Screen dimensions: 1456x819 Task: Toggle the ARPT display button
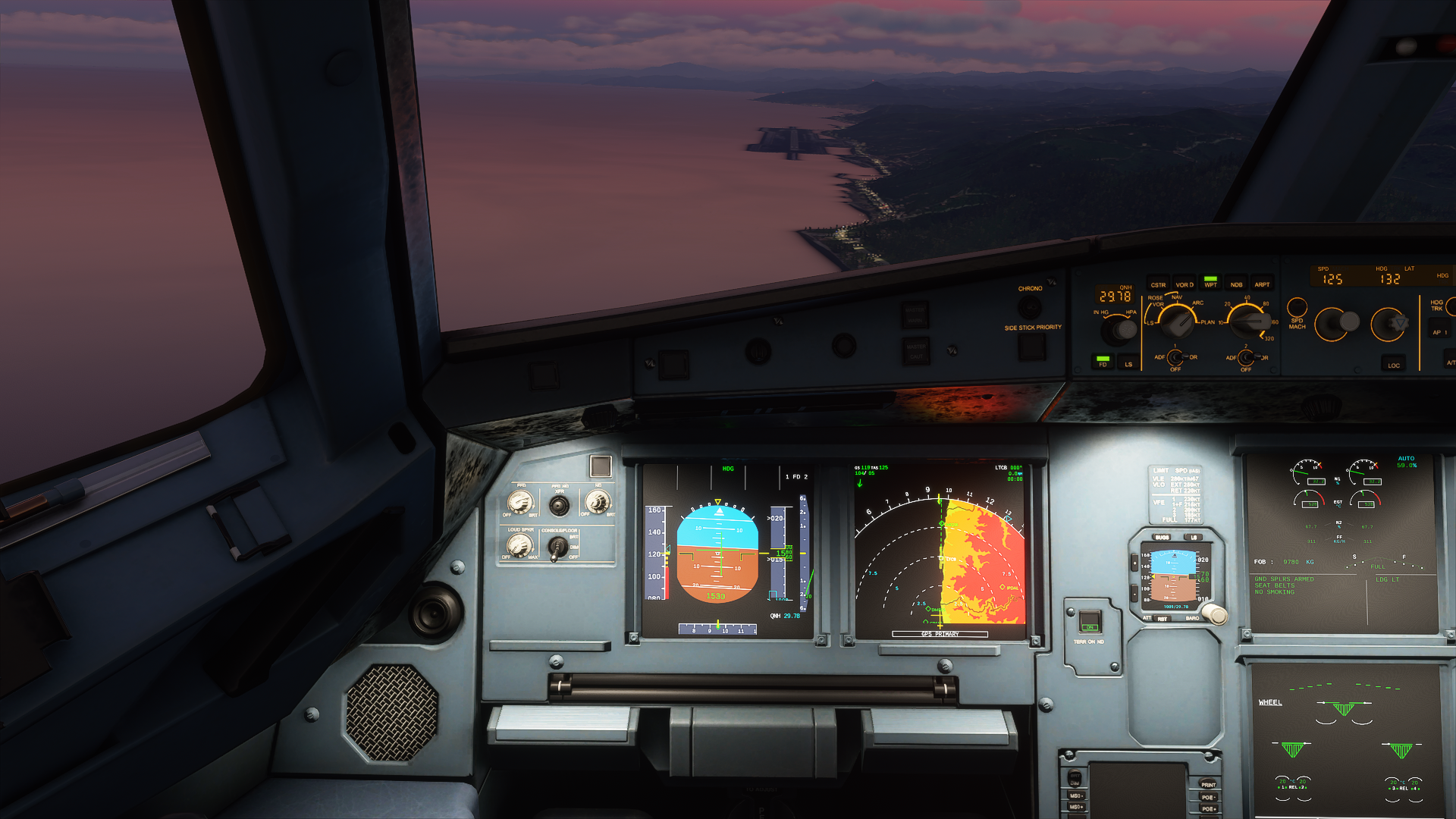pos(1262,284)
